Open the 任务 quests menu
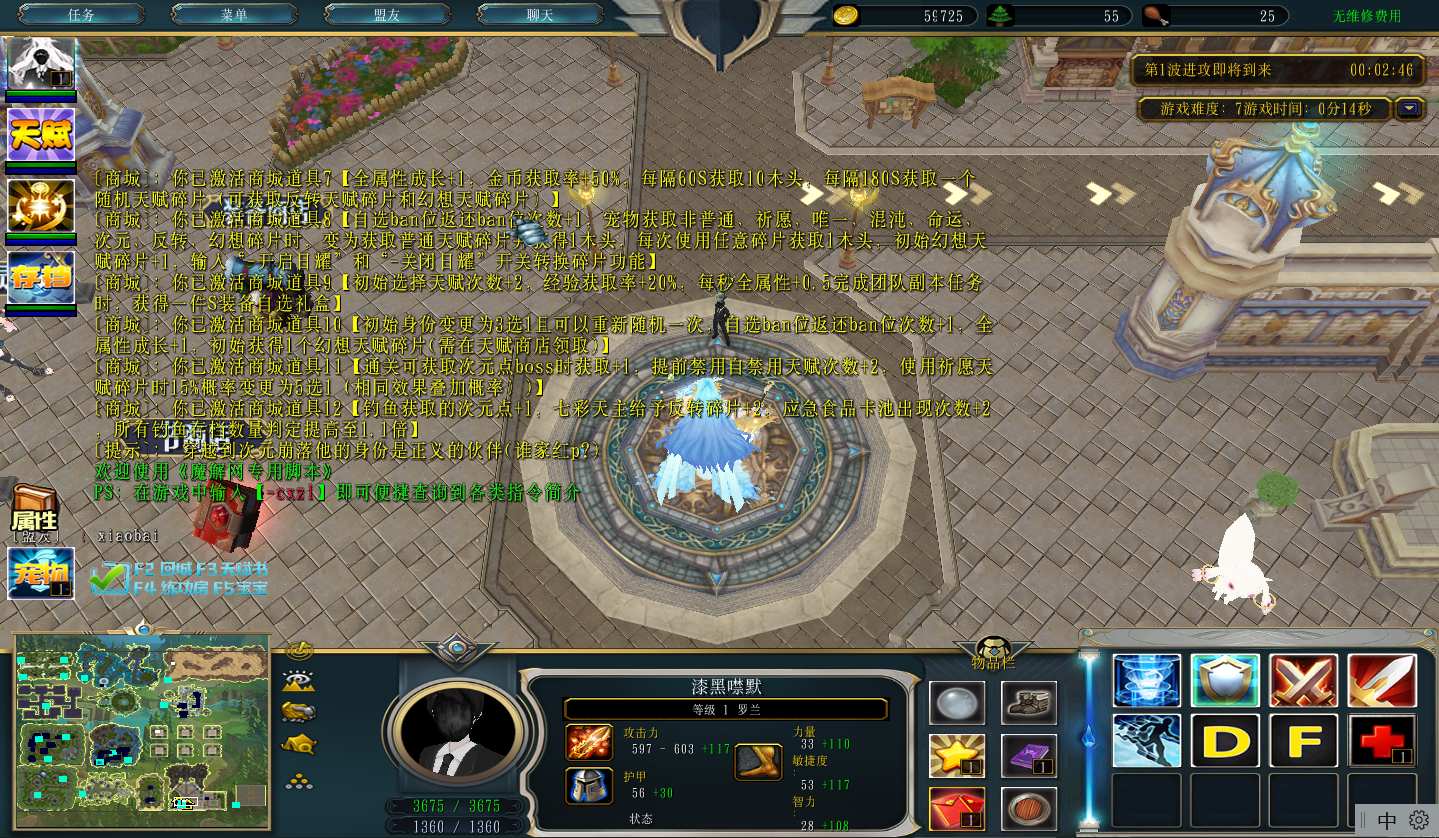The image size is (1439, 838). [x=81, y=15]
